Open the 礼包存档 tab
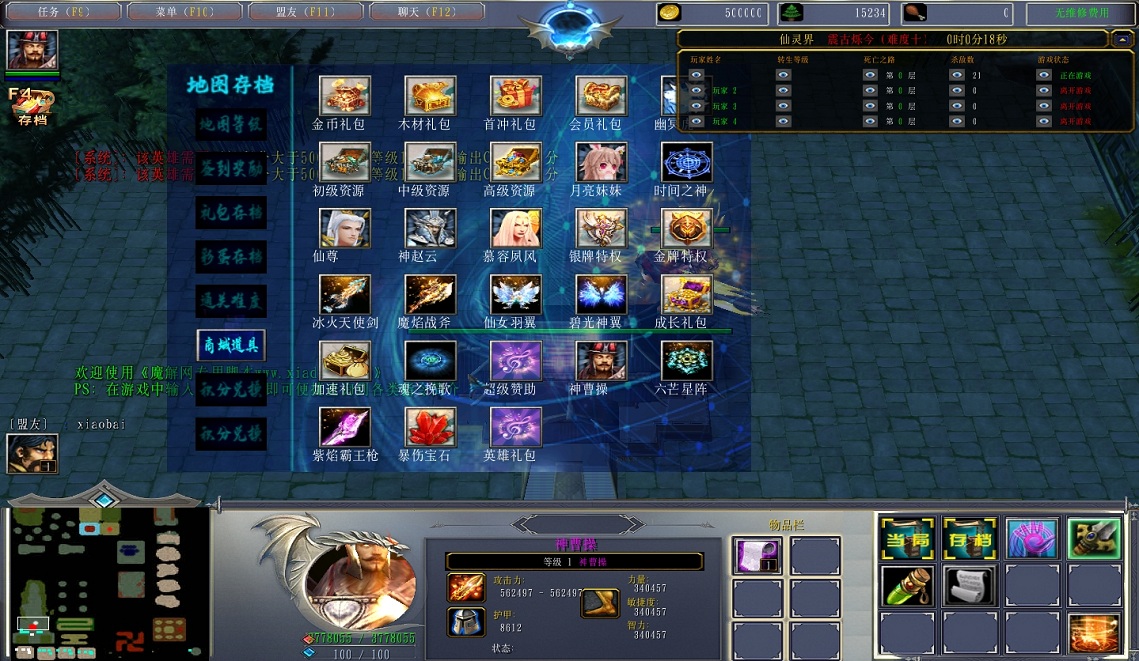 tap(230, 212)
